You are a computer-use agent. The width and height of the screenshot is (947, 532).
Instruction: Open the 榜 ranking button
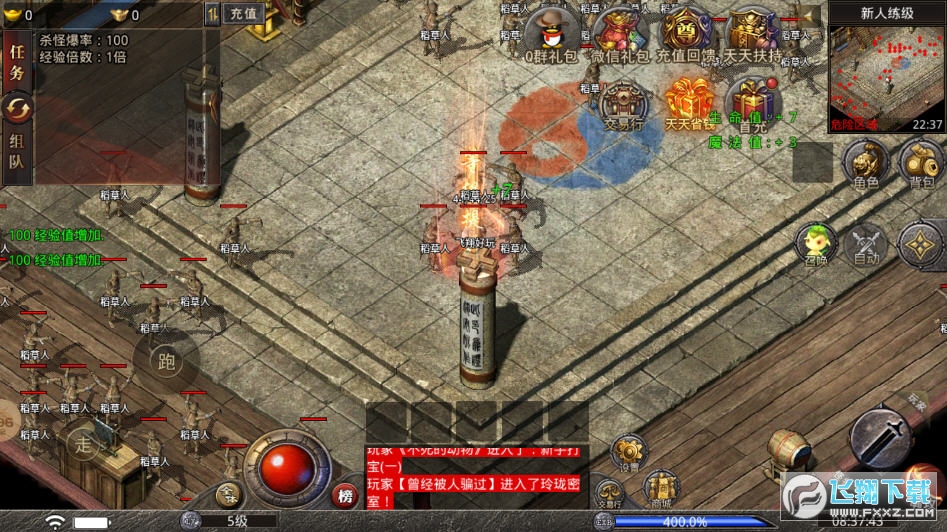346,495
